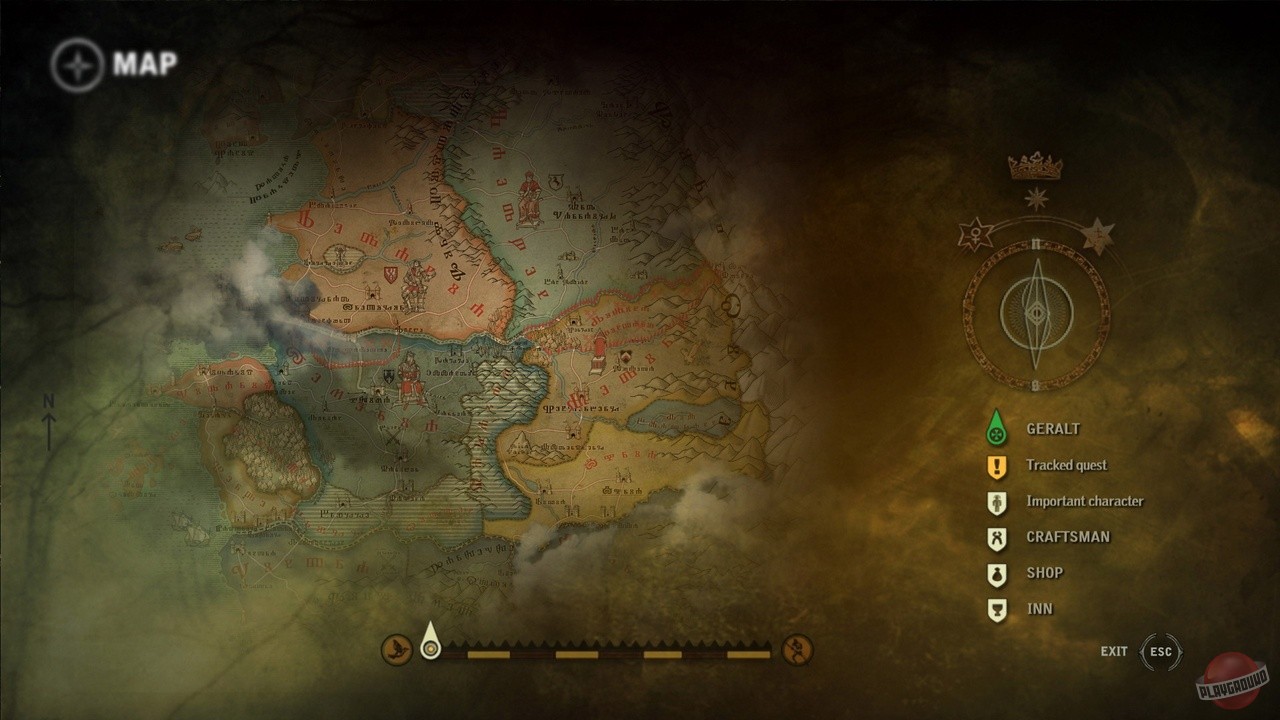Toggle the Inn markers legend entry

1040,608
